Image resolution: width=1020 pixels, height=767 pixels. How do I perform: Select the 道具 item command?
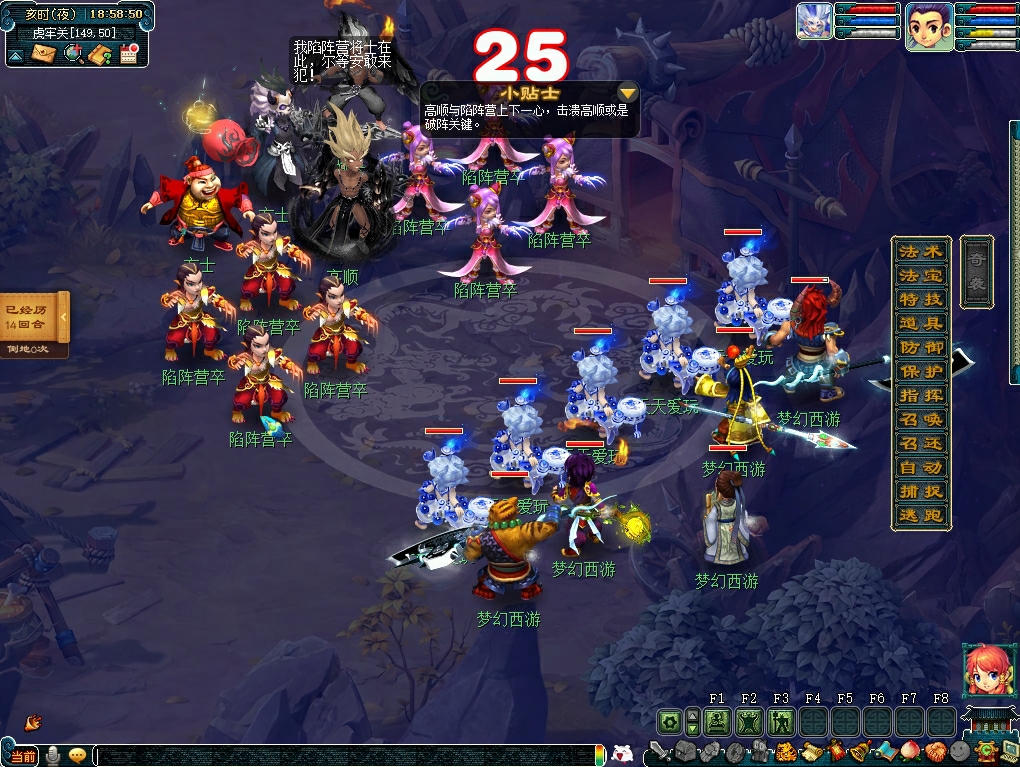click(x=921, y=324)
